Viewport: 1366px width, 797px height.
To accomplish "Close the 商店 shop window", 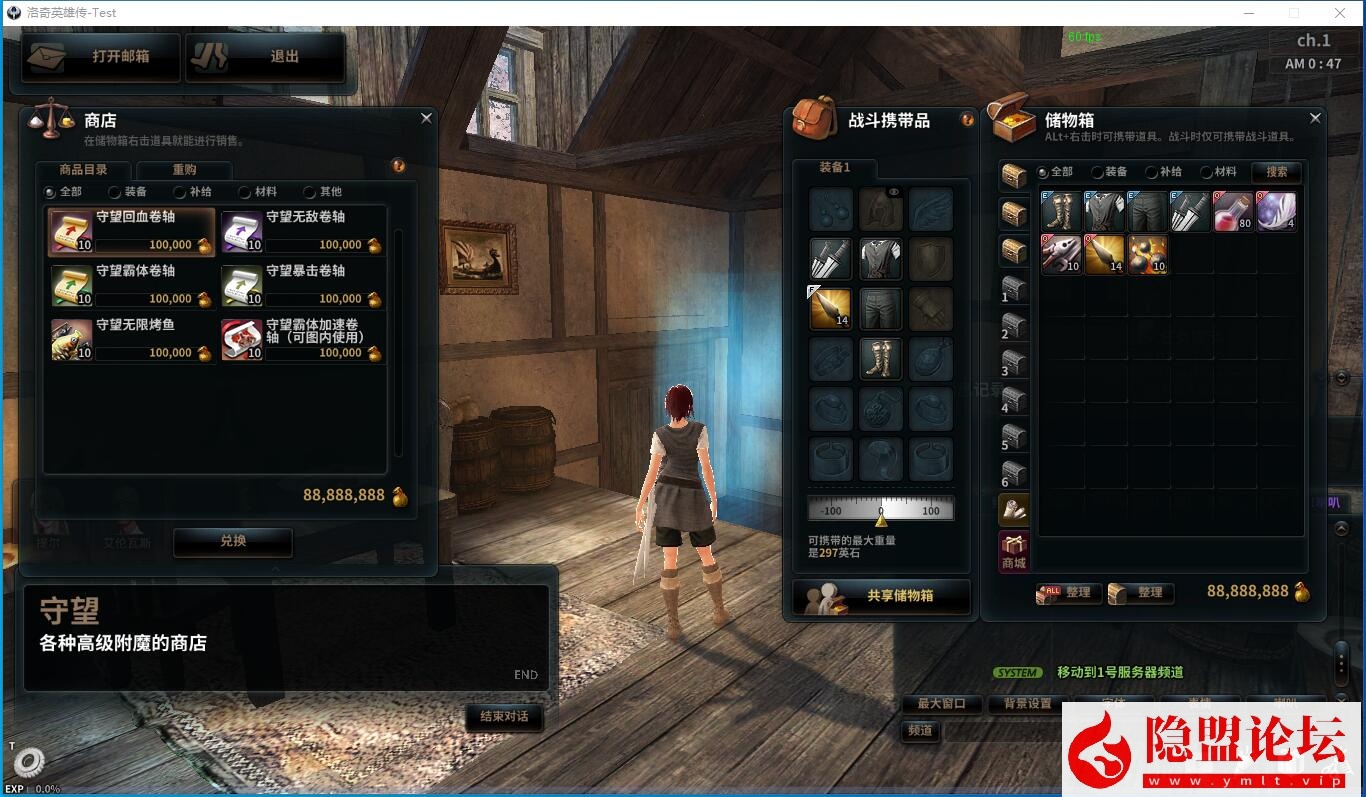I will point(426,118).
